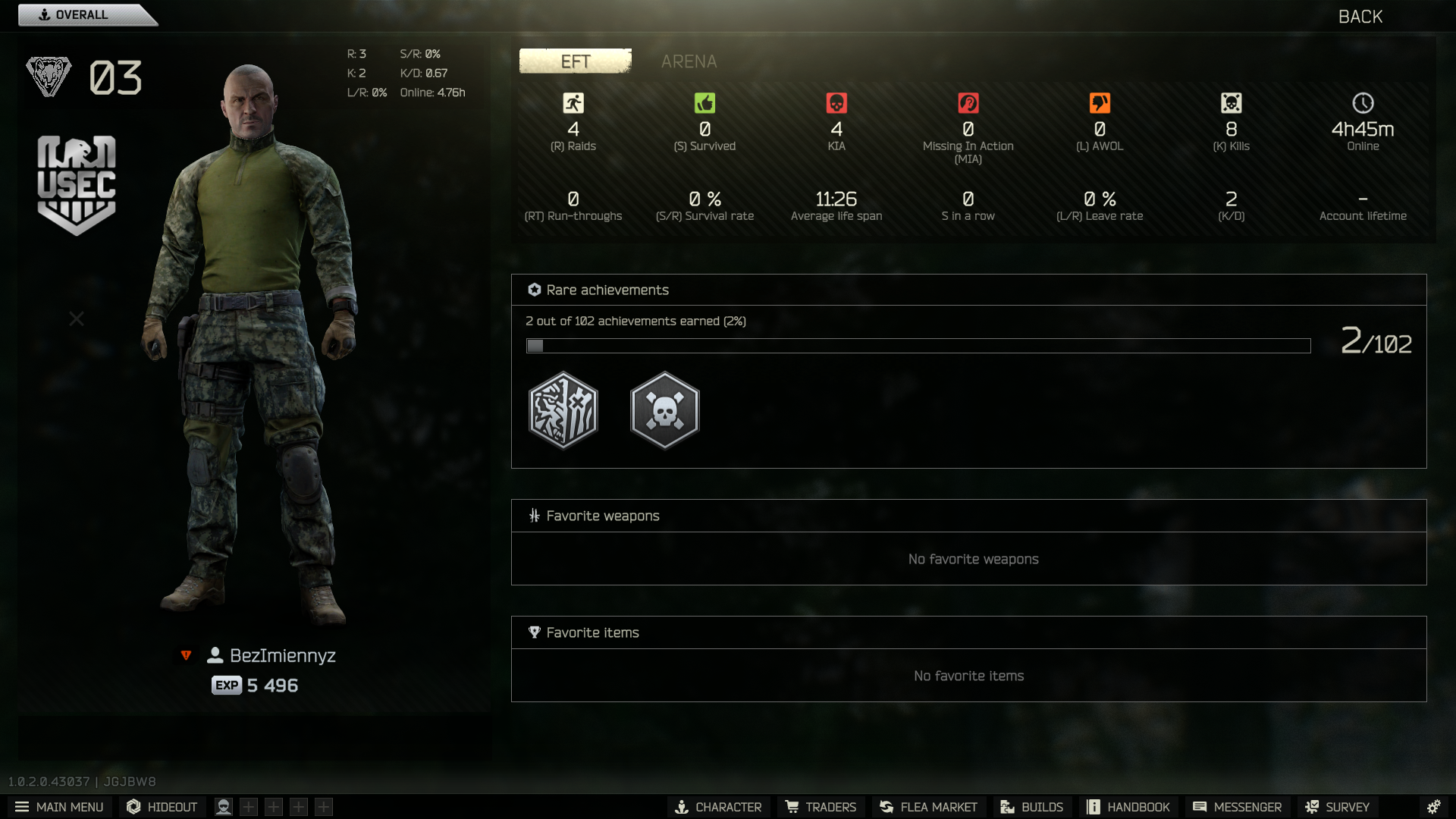Screen dimensions: 1456x819
Task: Inspect the skull achievement badge
Action: pyautogui.click(x=664, y=410)
